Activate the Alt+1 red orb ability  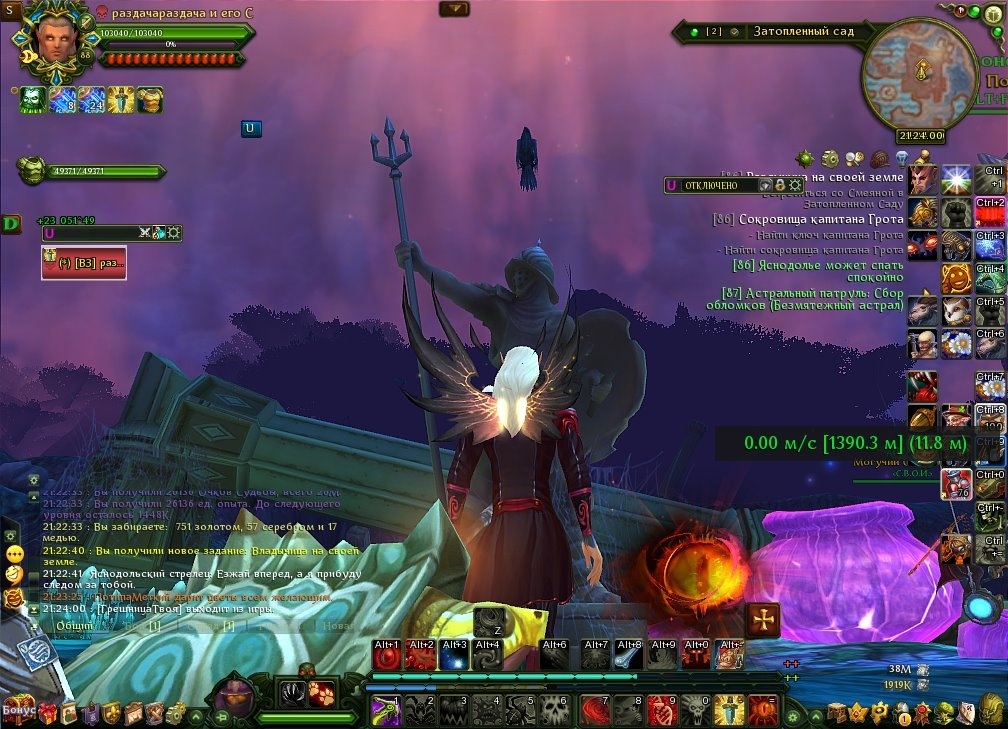[x=387, y=656]
